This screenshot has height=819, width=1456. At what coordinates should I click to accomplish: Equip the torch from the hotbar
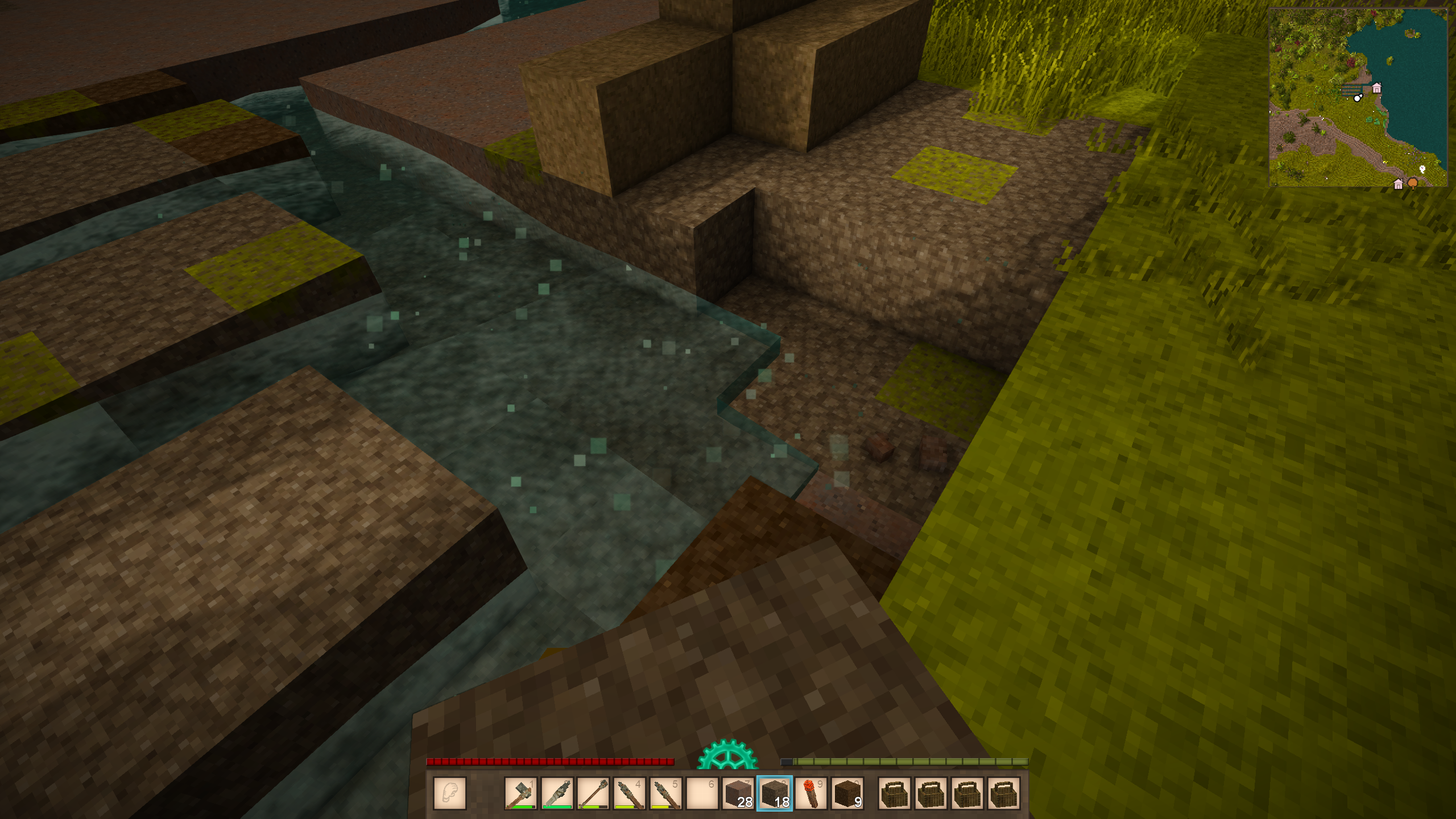(811, 793)
